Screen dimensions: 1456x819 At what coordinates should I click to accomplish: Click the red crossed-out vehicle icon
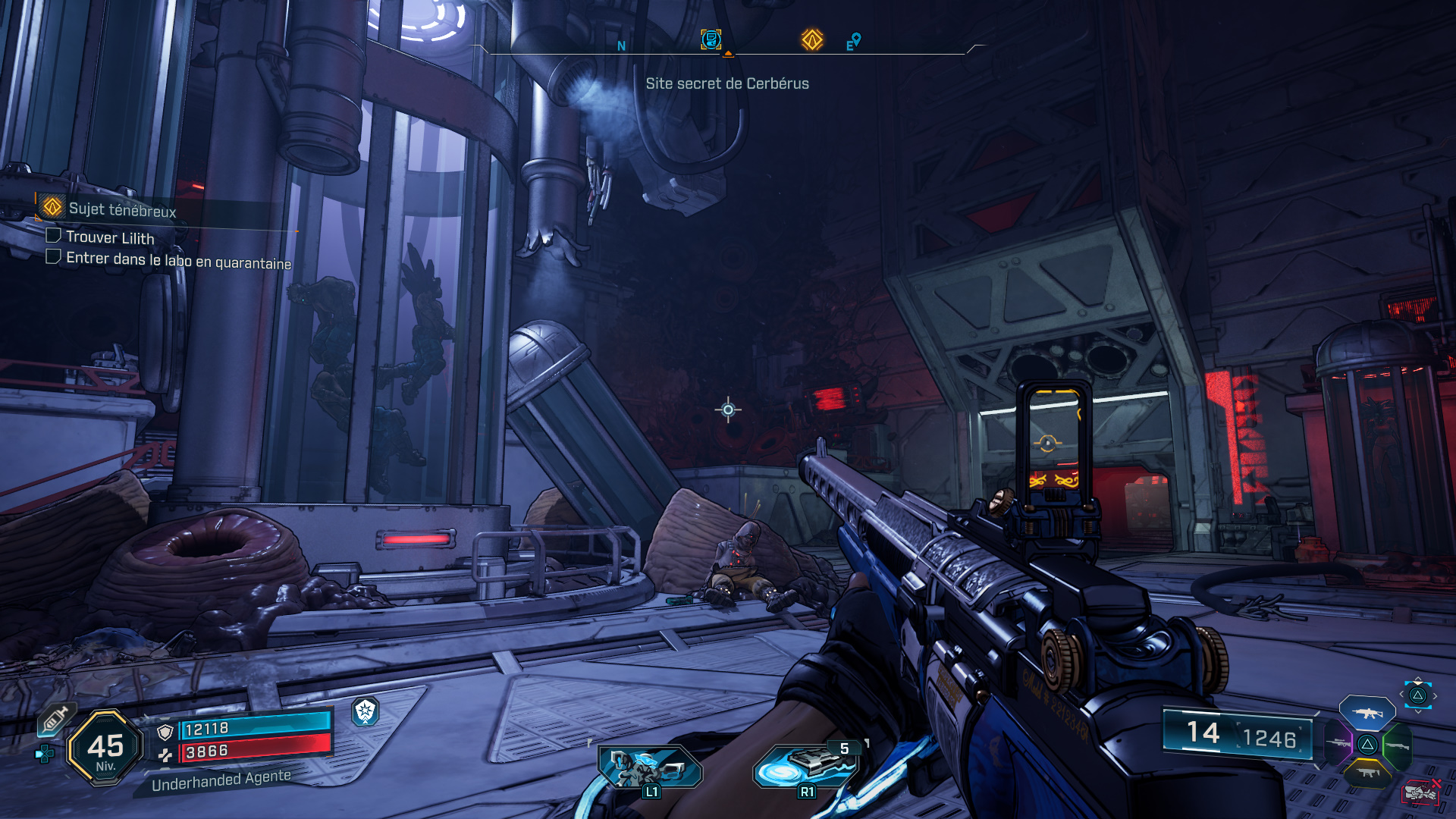(1420, 792)
